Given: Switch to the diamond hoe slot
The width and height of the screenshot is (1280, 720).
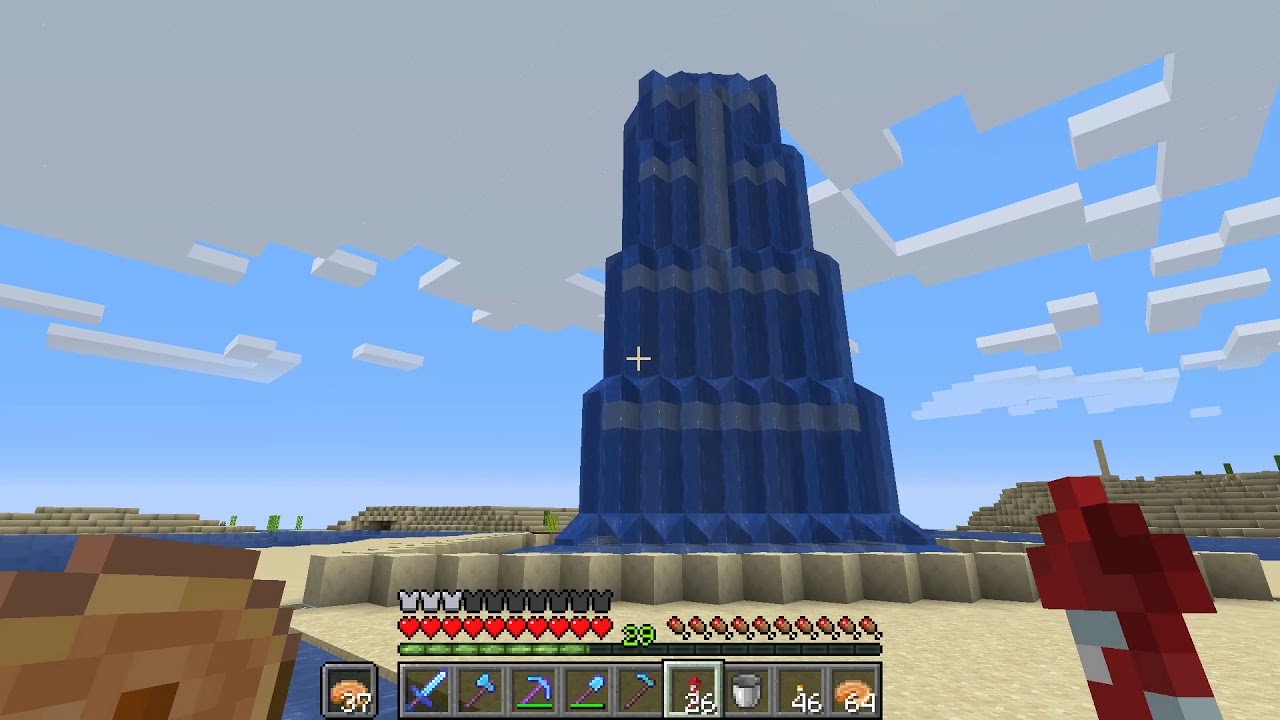Looking at the screenshot, I should [x=640, y=691].
